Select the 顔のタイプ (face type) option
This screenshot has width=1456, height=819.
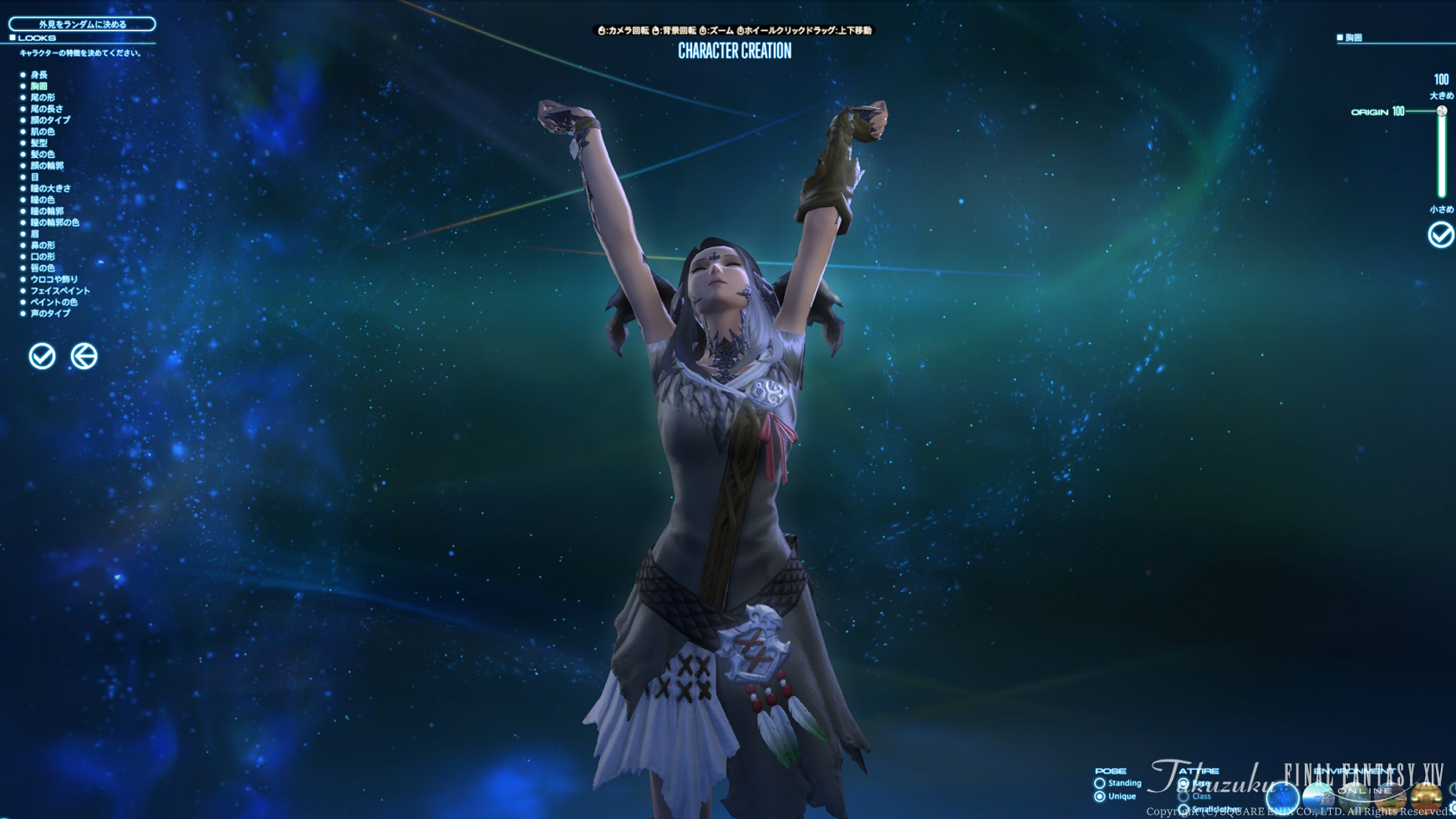46,120
